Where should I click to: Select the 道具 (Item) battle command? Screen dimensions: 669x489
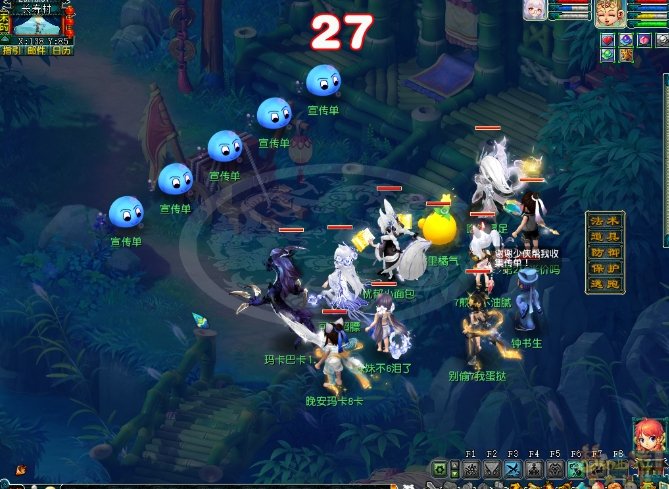pos(605,237)
